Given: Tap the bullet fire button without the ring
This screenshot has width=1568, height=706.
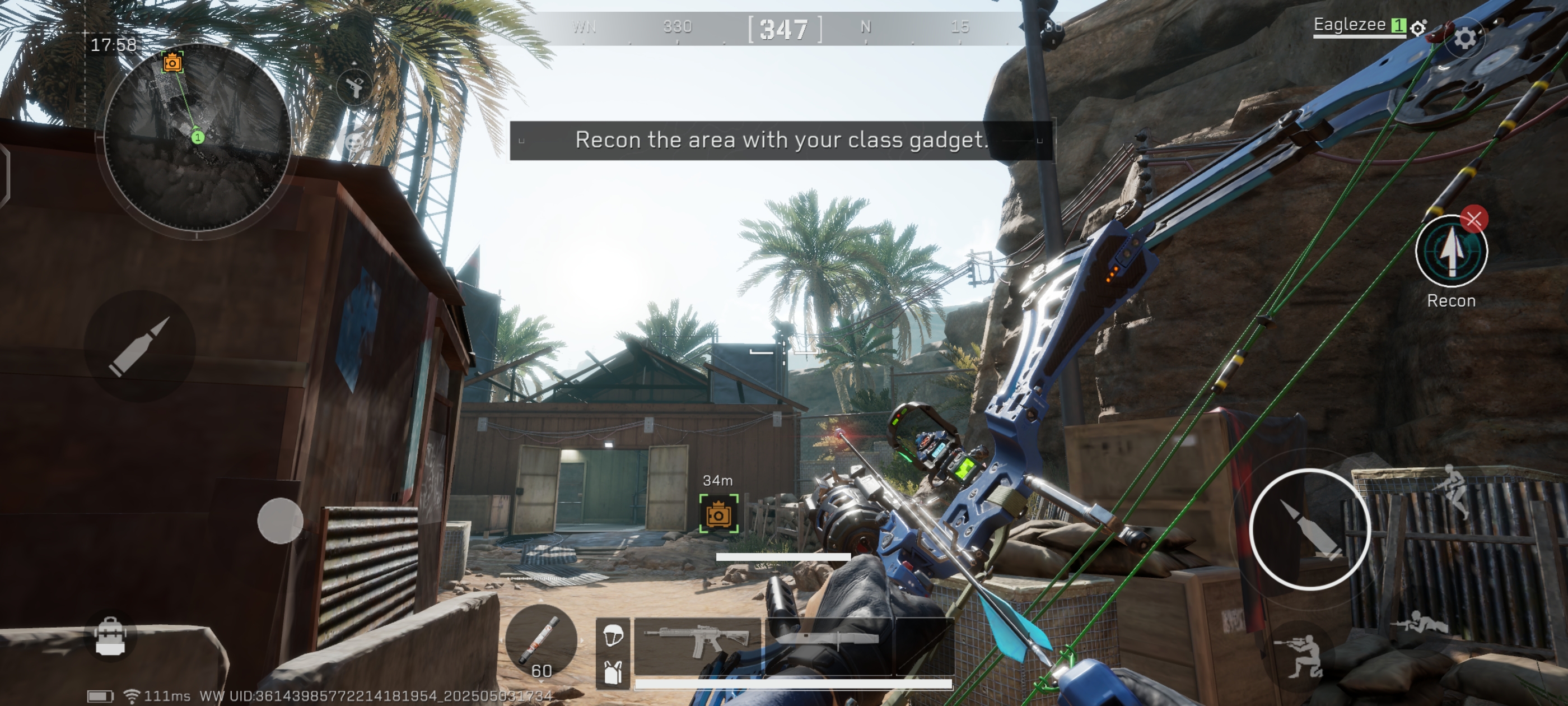Looking at the screenshot, I should coord(139,345).
